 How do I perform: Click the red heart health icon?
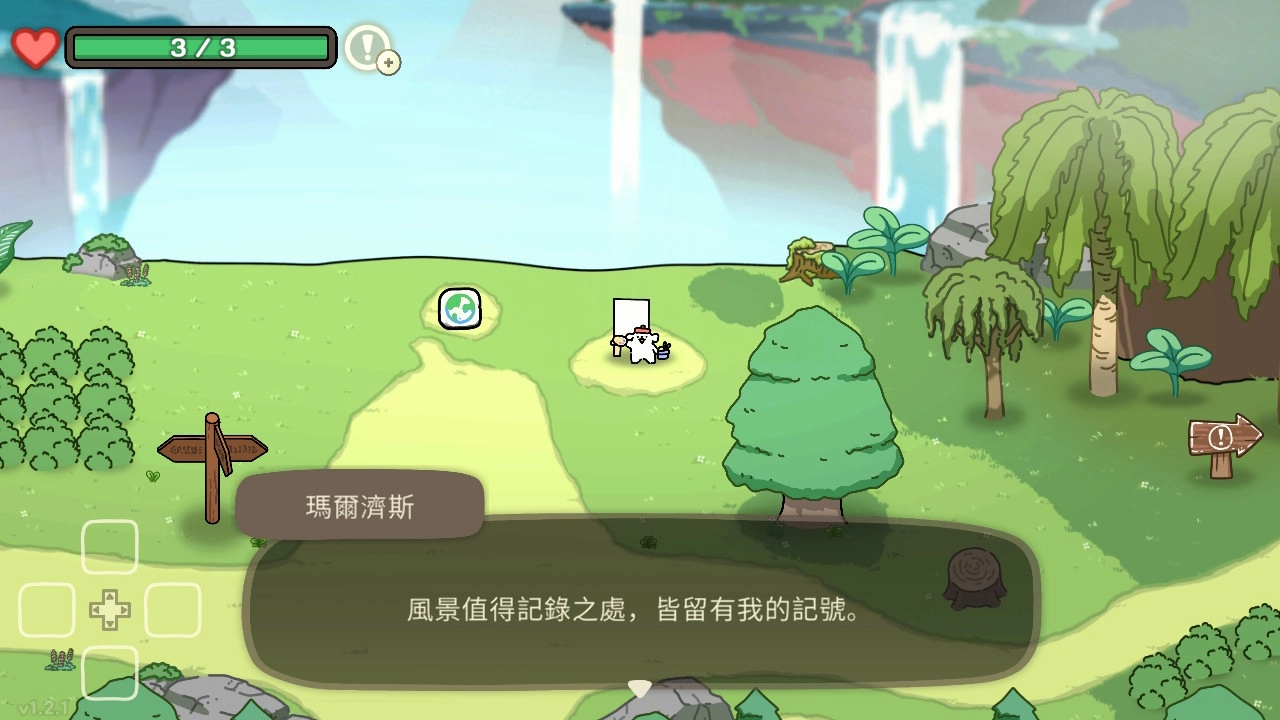[x=36, y=47]
